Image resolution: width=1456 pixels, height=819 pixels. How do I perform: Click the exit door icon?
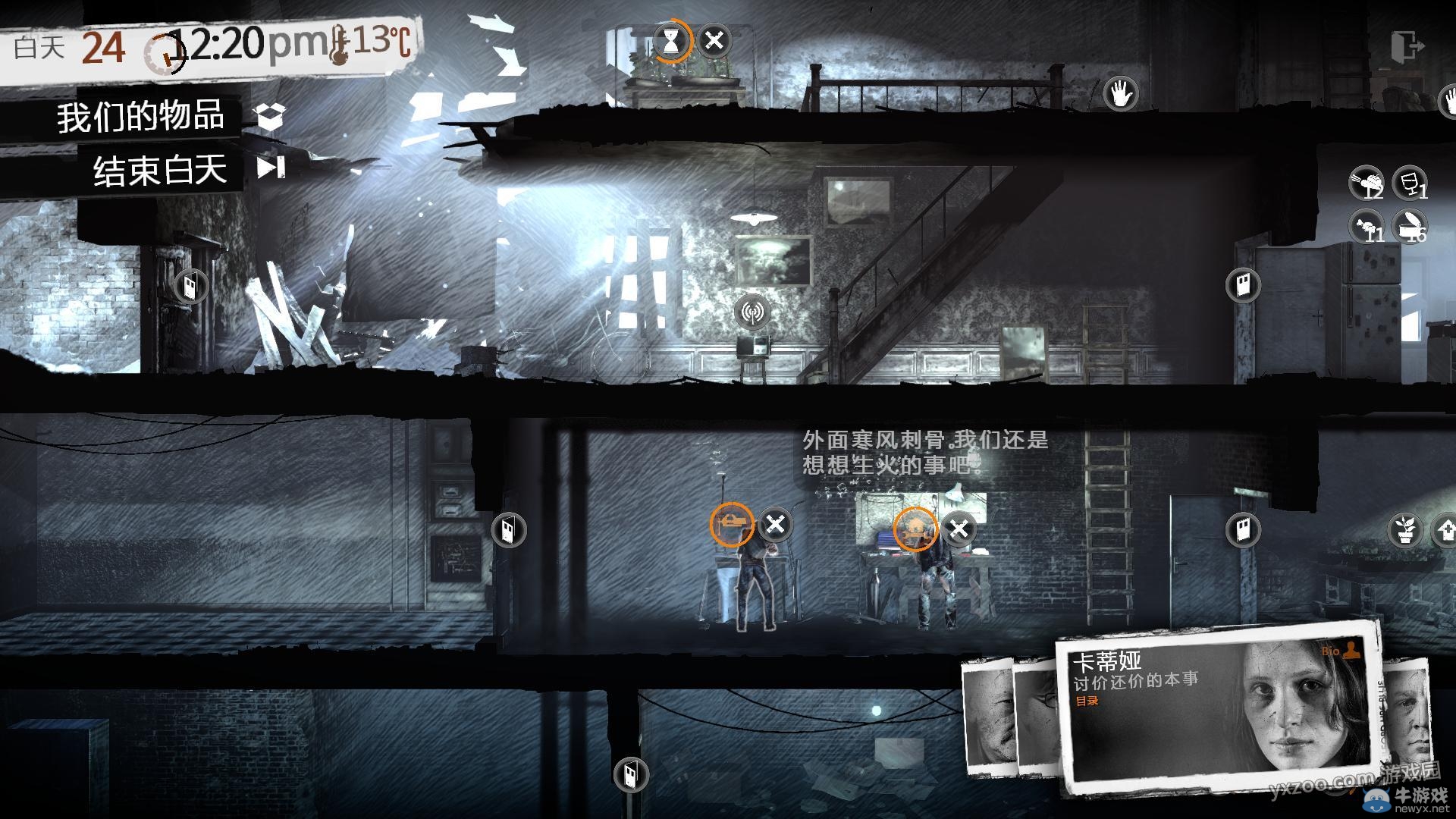tap(1407, 47)
